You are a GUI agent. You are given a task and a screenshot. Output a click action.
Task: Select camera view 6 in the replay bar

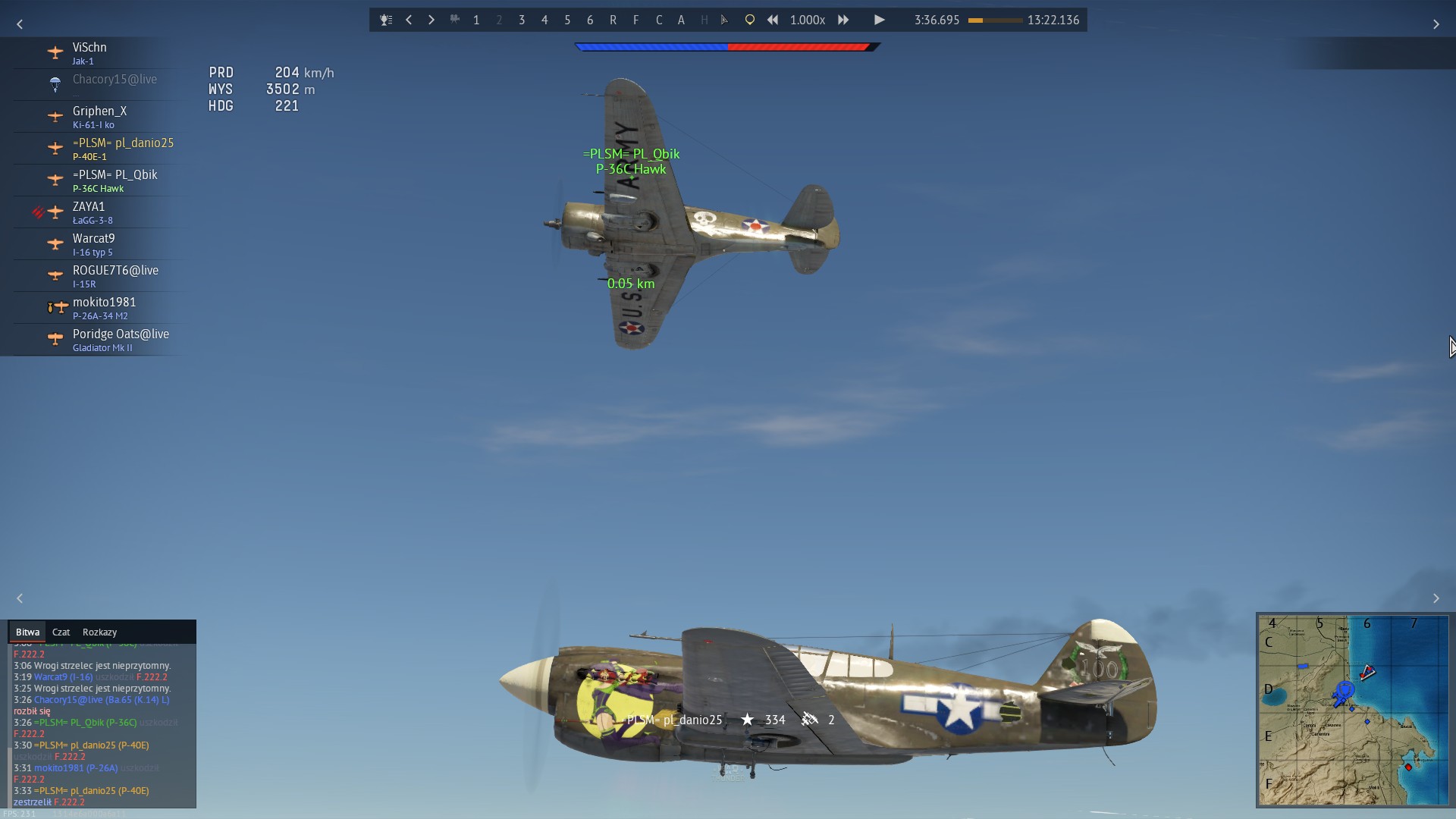(590, 20)
